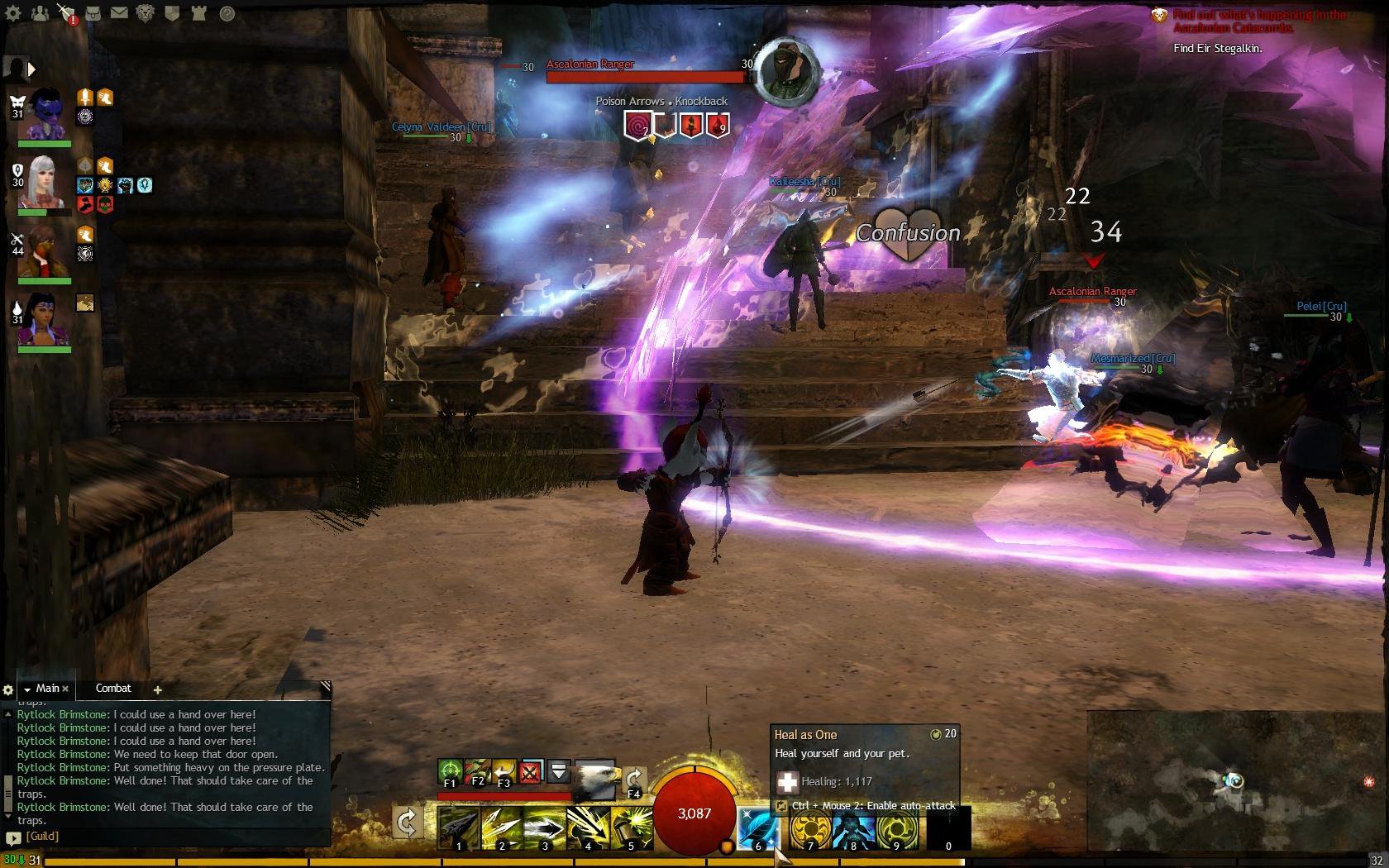Click the question mark help icon
Image resolution: width=1389 pixels, height=868 pixels.
(x=227, y=12)
